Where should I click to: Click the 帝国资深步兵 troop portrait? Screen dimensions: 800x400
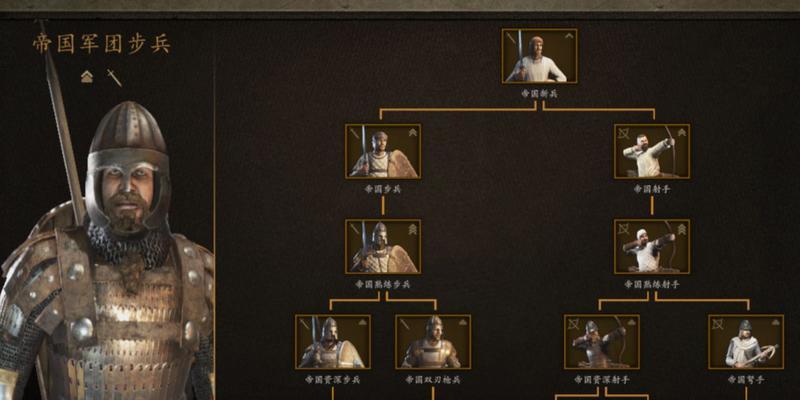(332, 342)
